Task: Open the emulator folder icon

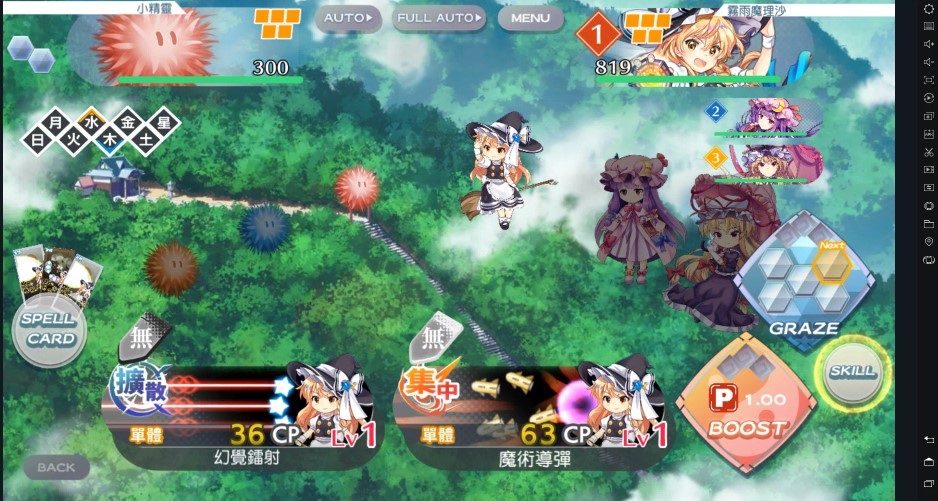Action: click(x=929, y=223)
